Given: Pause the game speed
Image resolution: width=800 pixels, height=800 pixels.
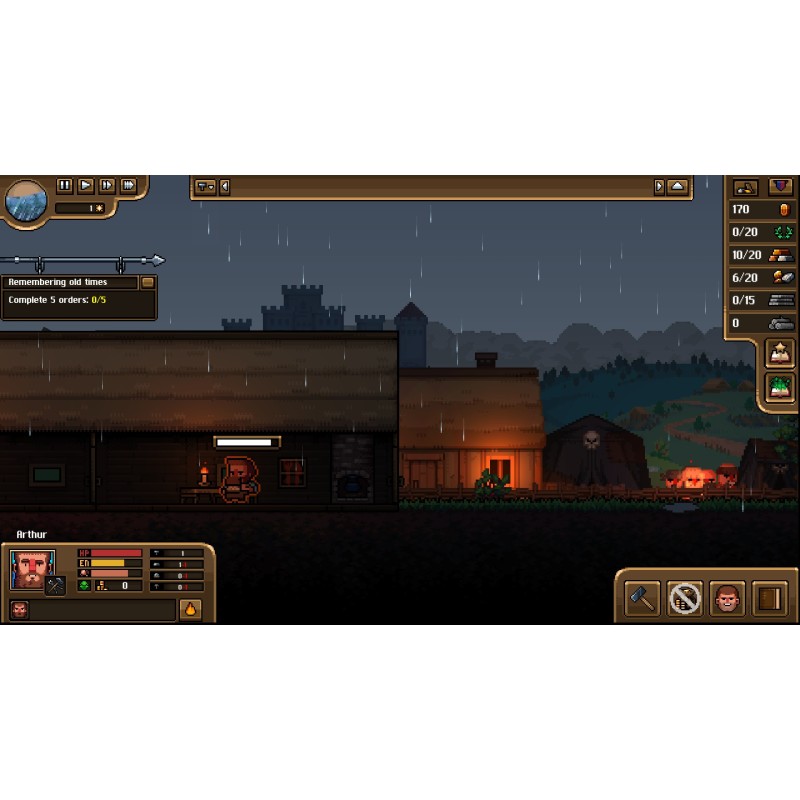Looking at the screenshot, I should [65, 185].
